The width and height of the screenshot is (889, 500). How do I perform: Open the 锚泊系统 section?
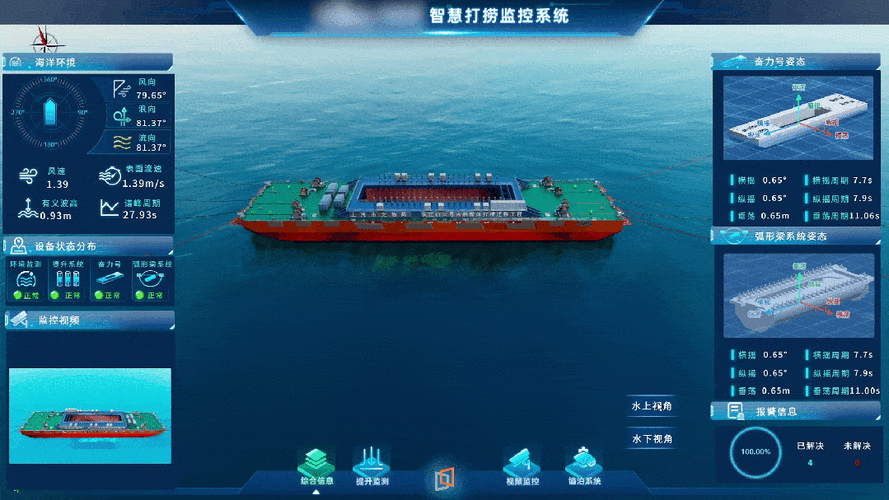[584, 466]
